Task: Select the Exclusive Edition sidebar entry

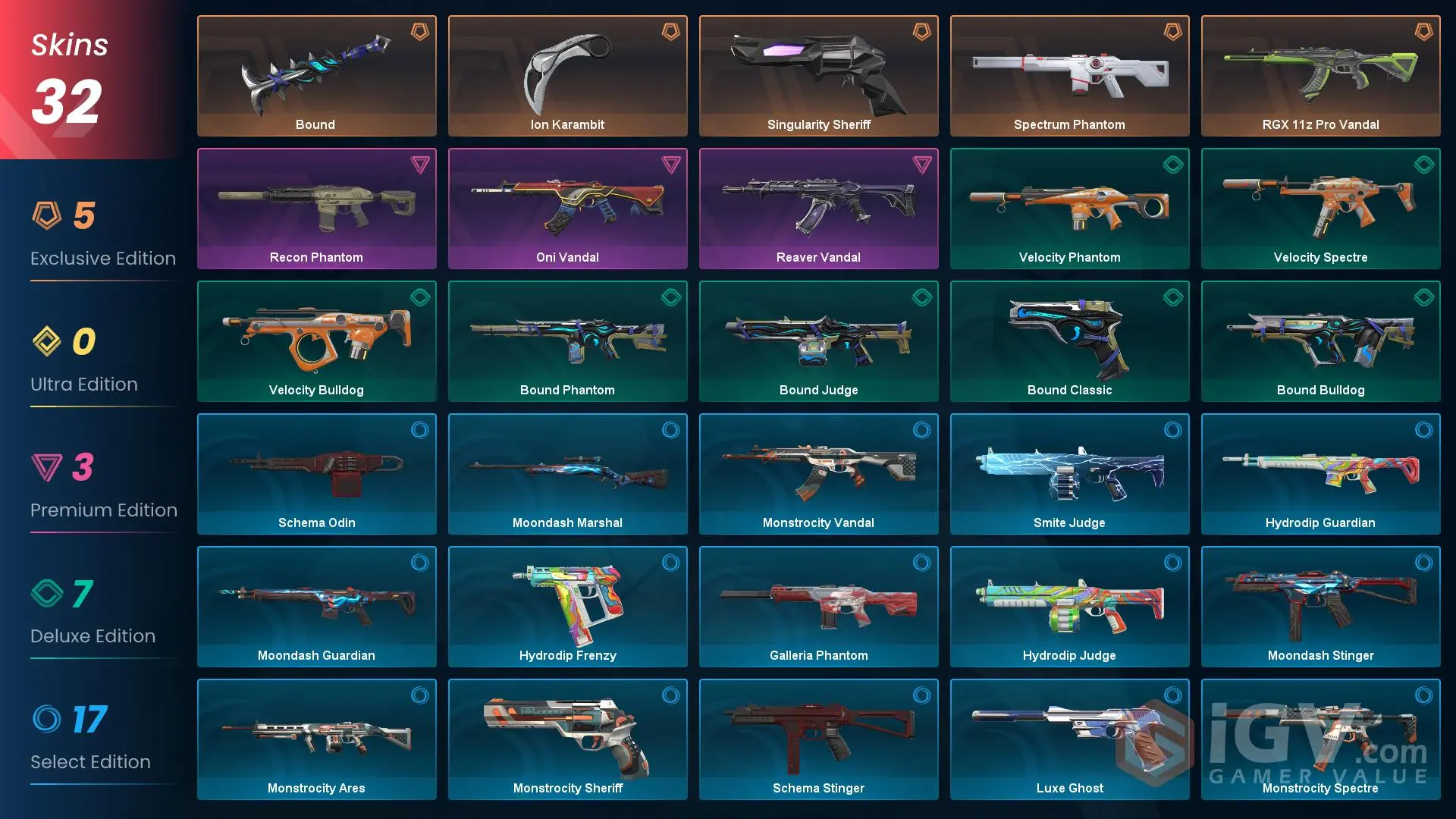Action: tap(103, 258)
